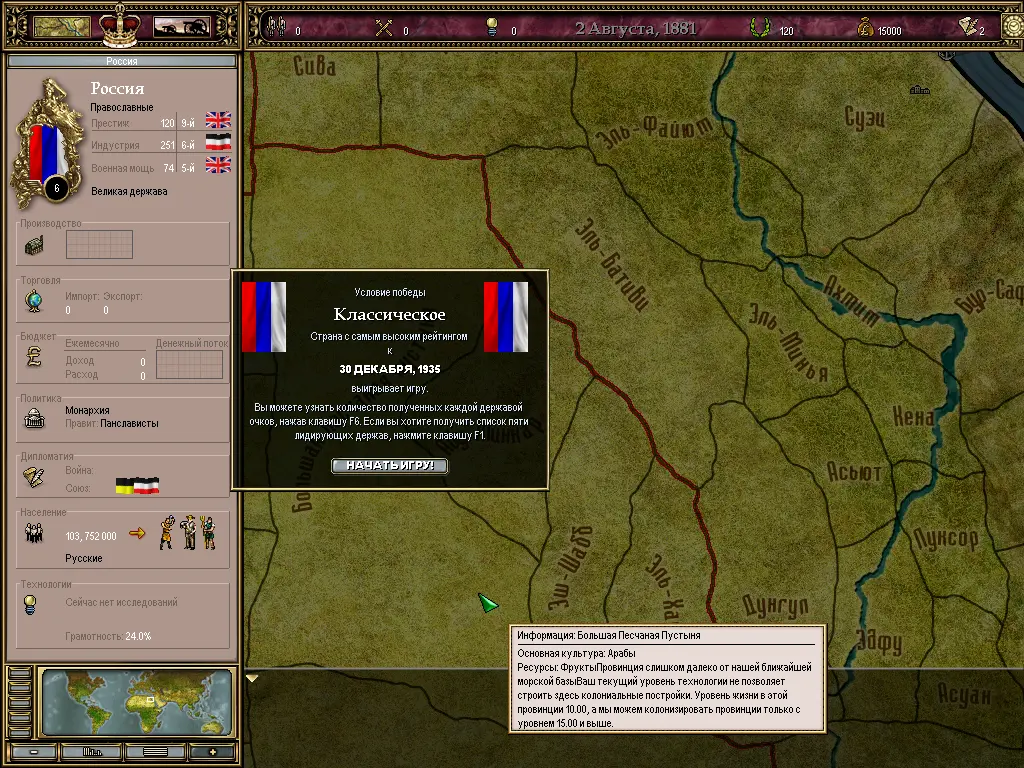Zoom out with the minus button

tap(33, 752)
